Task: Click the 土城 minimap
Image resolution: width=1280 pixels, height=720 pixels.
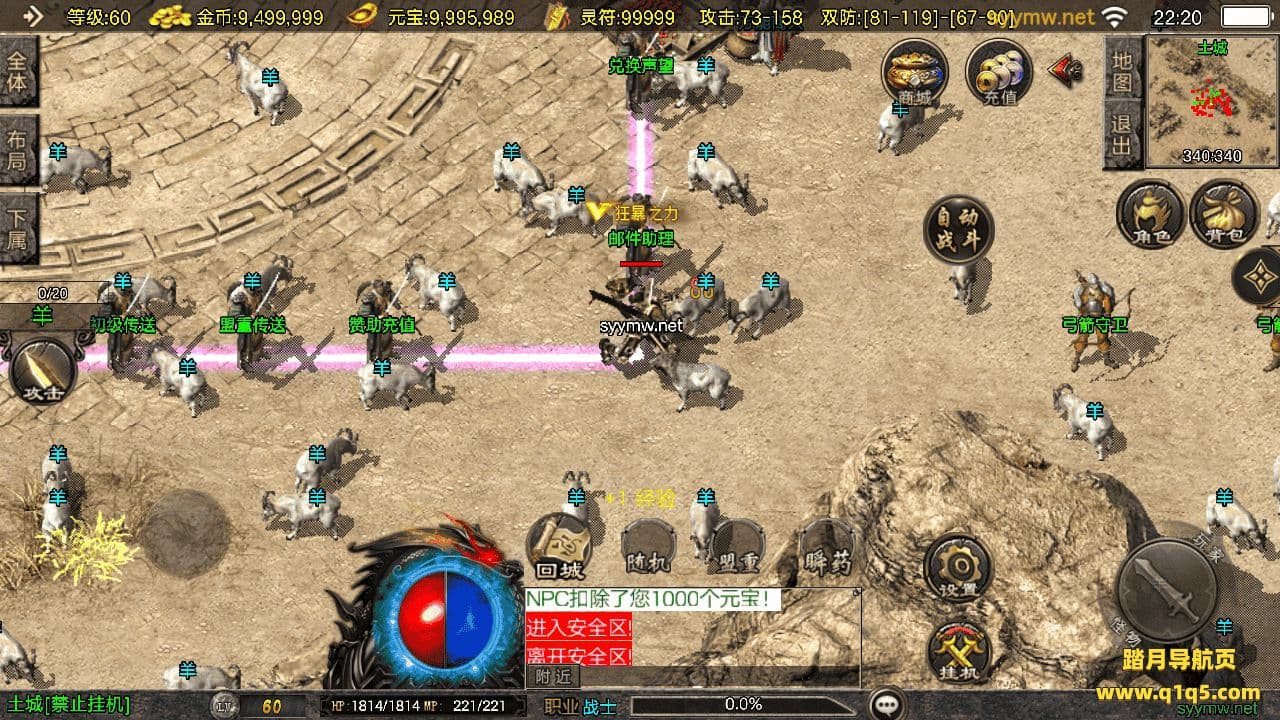Action: [1213, 100]
